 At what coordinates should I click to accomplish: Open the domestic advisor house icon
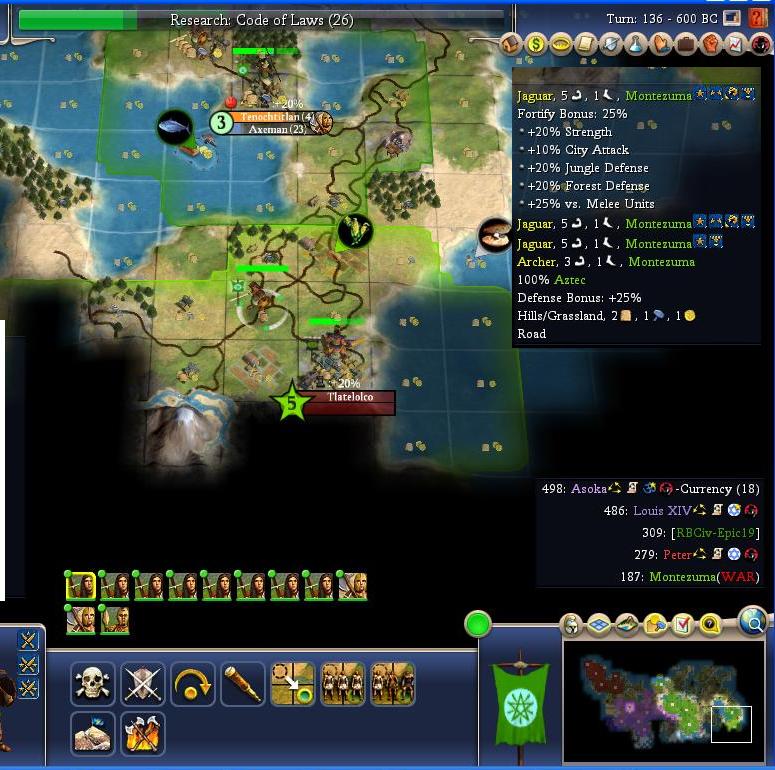pos(511,44)
